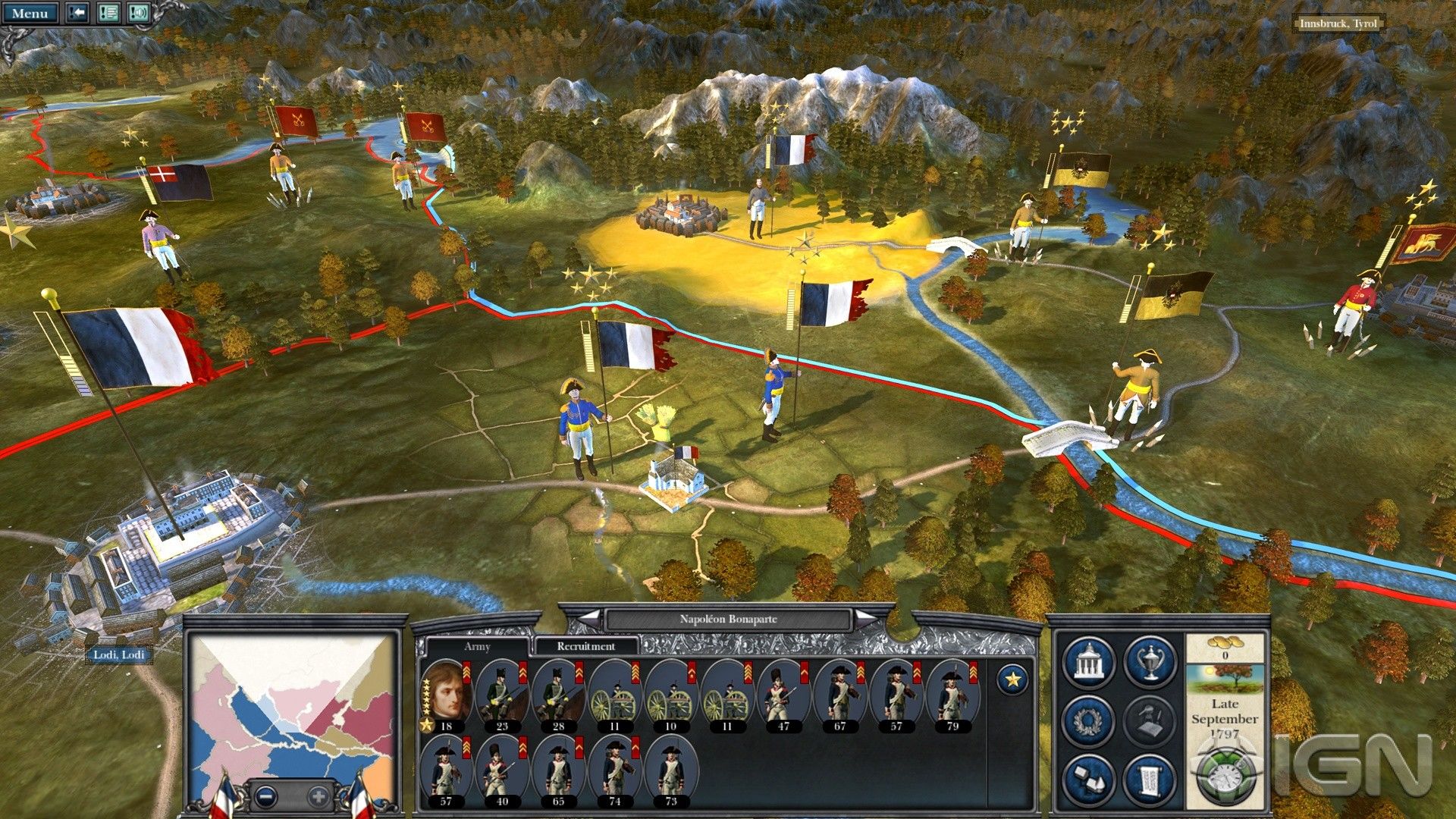Toggle the advice audio speaker button
Viewport: 1456px width, 819px height.
[138, 13]
